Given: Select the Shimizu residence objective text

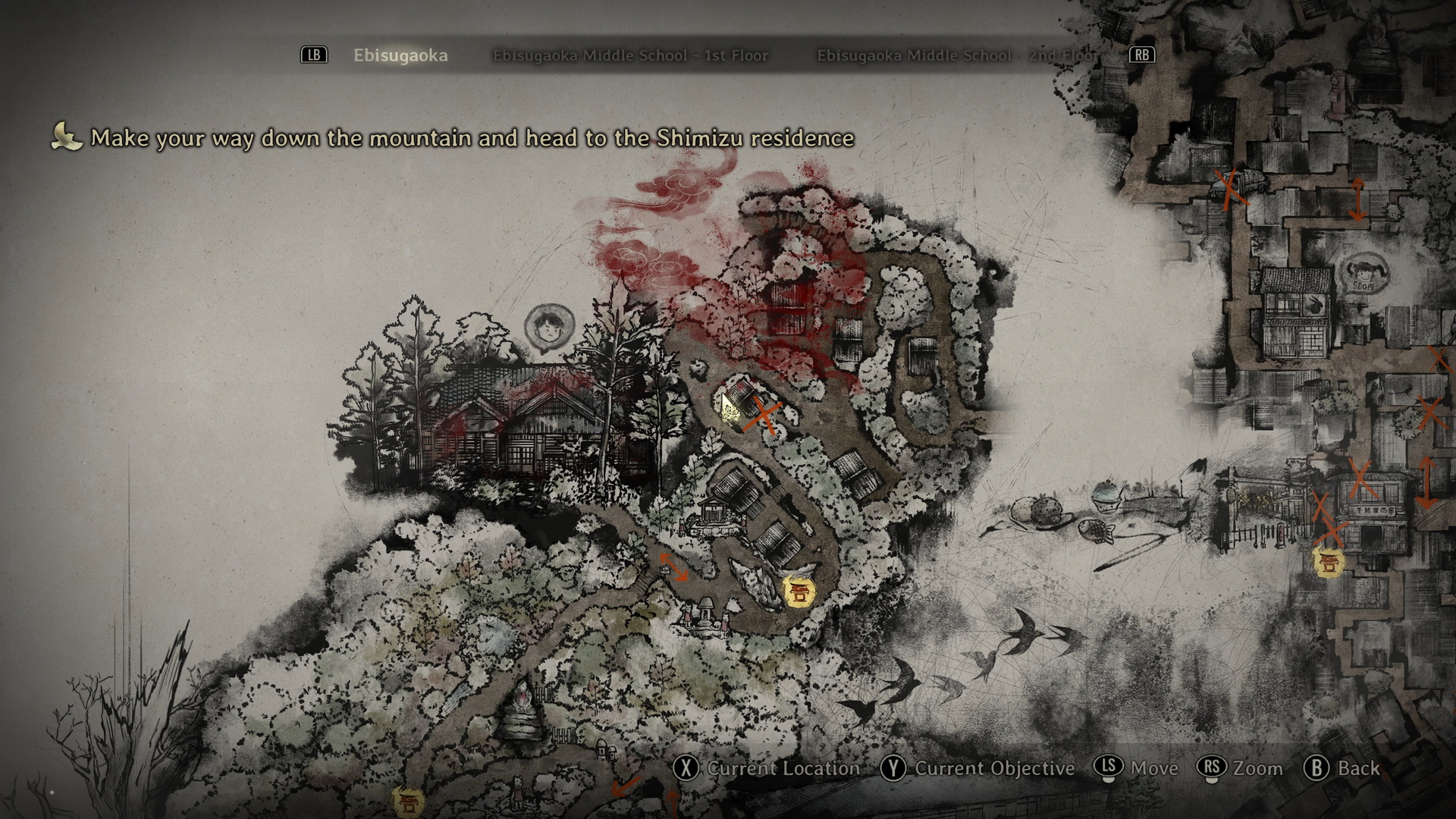Looking at the screenshot, I should tap(472, 138).
